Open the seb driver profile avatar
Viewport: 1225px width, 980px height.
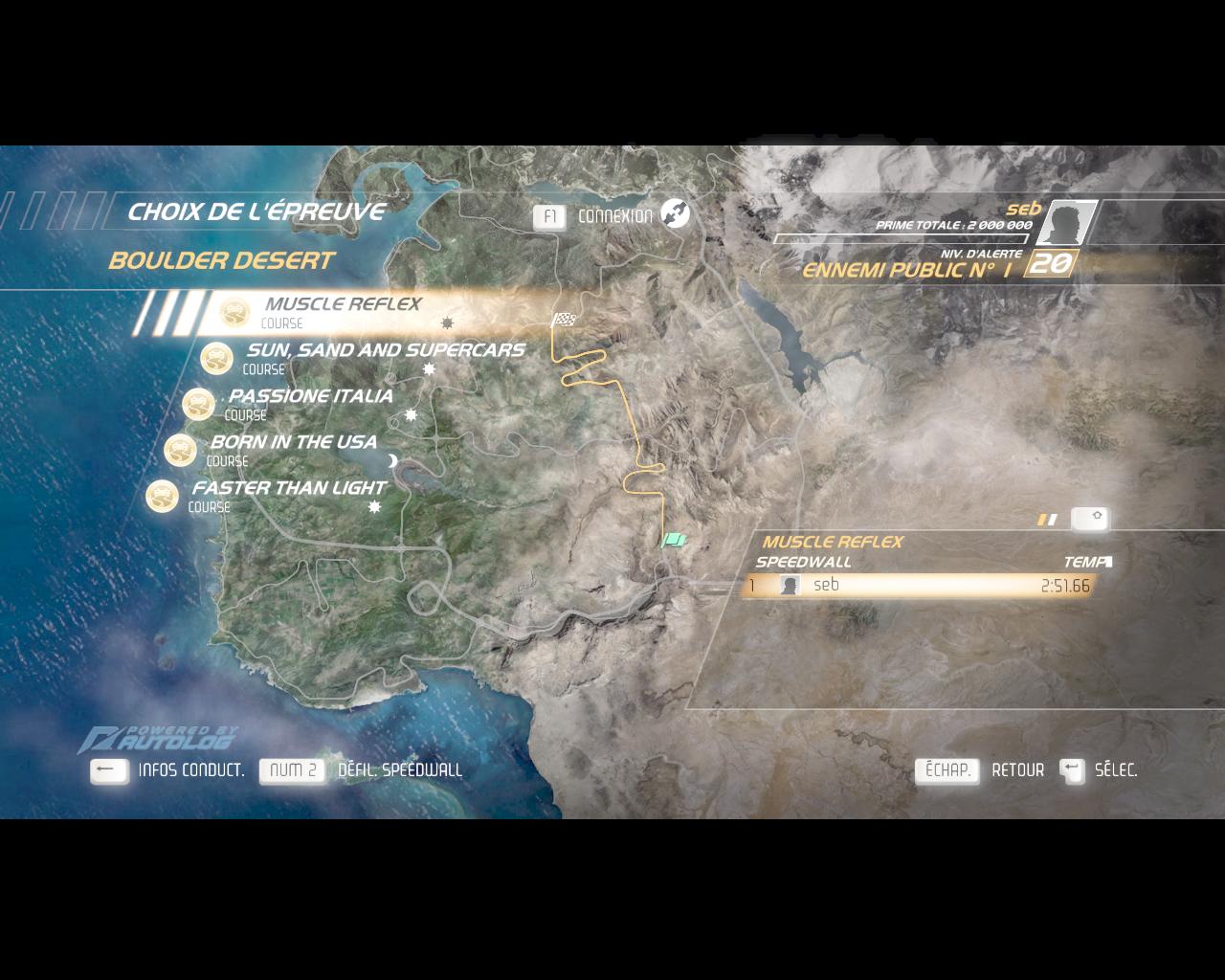(x=1064, y=223)
